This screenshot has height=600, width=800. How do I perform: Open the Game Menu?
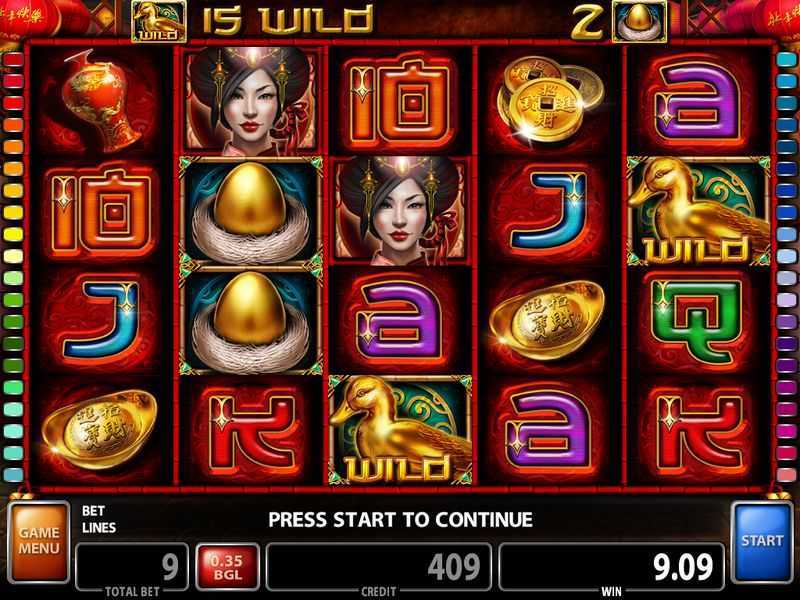pos(38,541)
